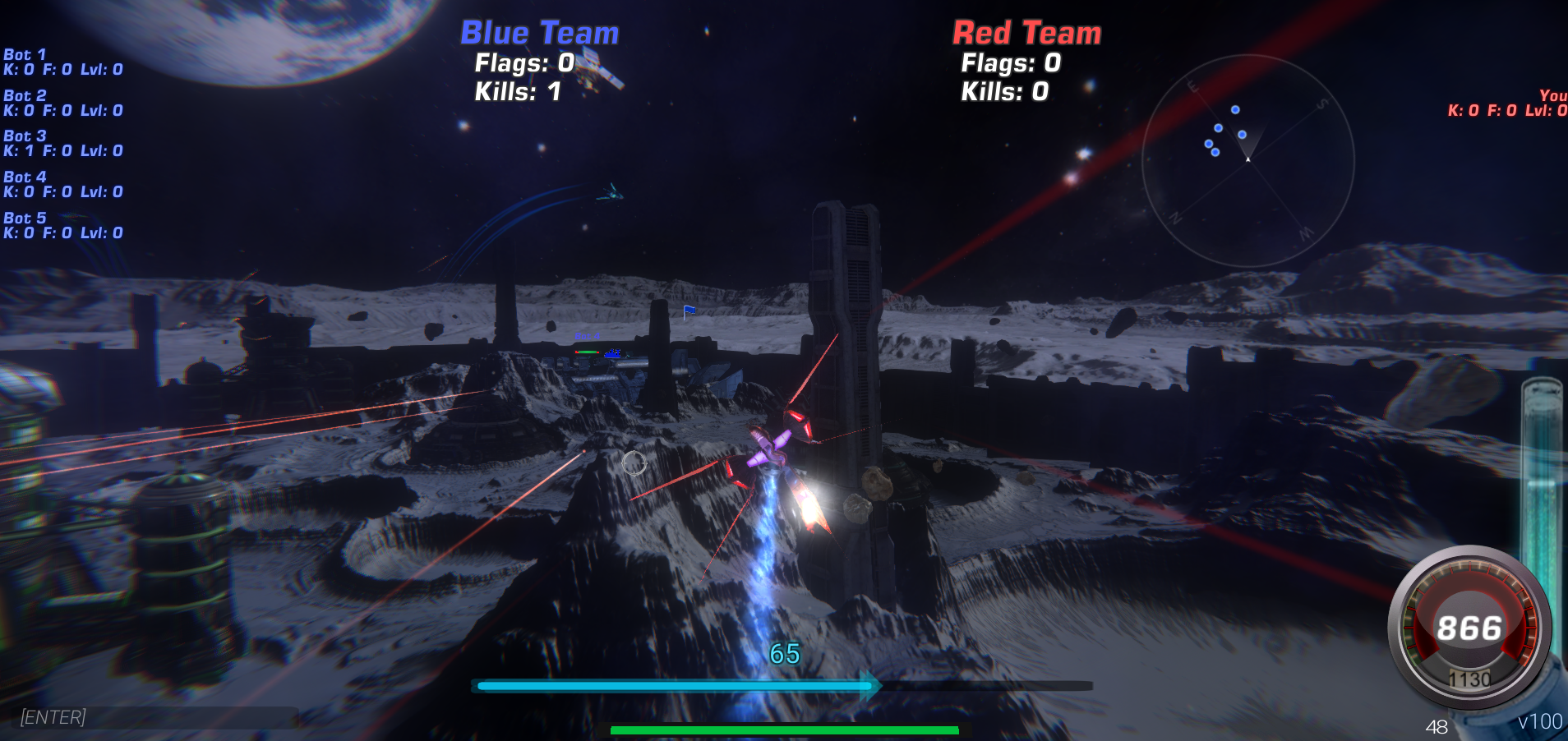1568x741 pixels.
Task: Switch to the Red Team header tab
Action: tap(1026, 33)
